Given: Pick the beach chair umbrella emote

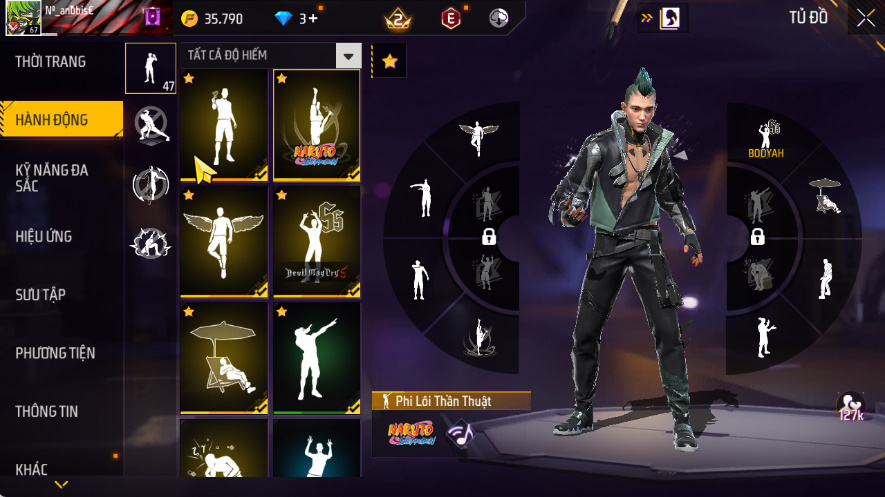Looking at the screenshot, I should [x=223, y=357].
